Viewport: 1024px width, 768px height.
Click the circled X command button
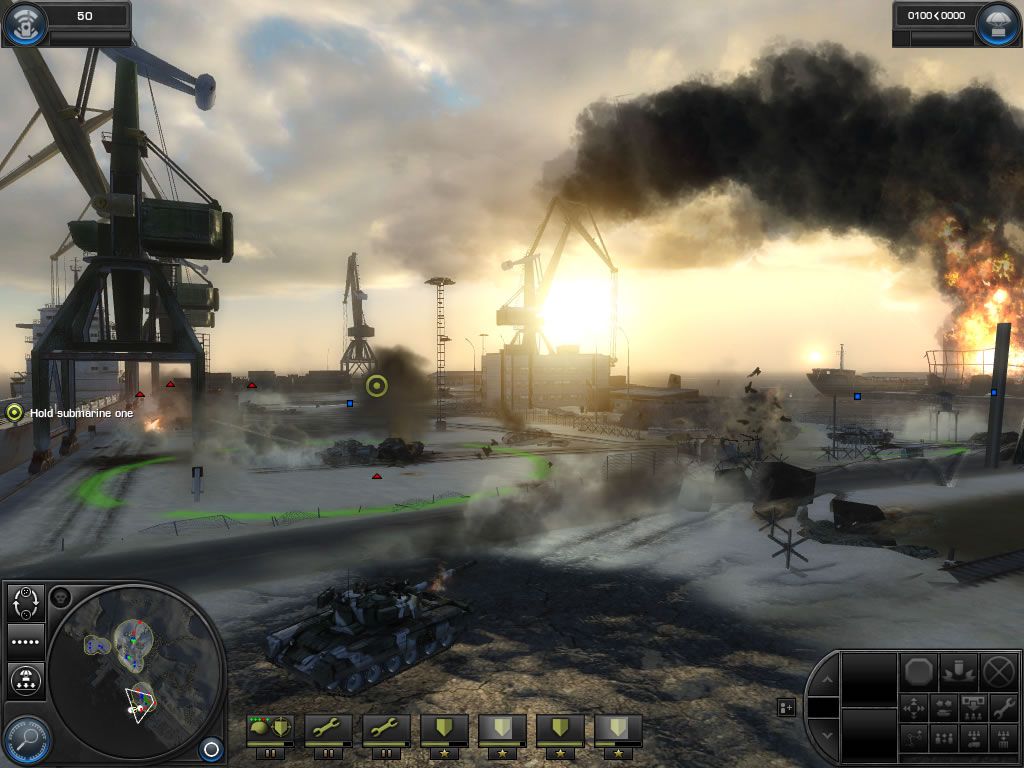(x=999, y=671)
